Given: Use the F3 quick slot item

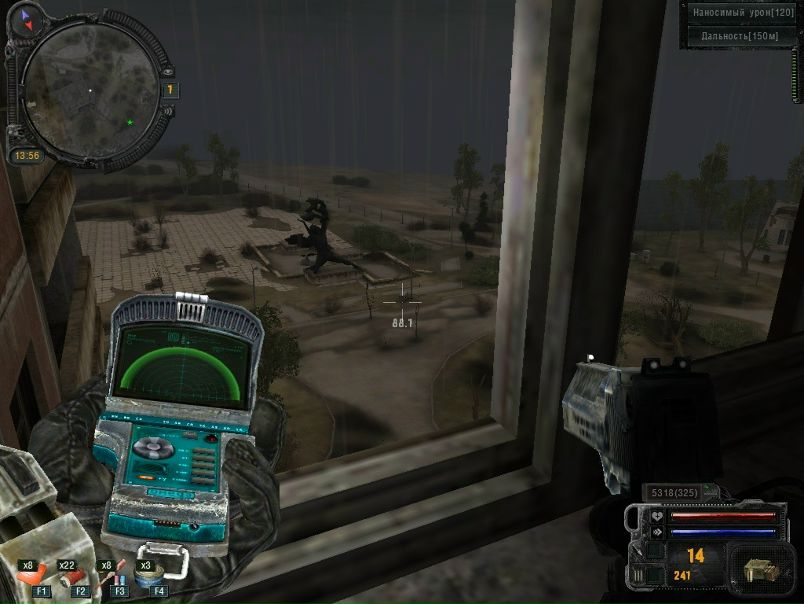Looking at the screenshot, I should pyautogui.click(x=116, y=576).
